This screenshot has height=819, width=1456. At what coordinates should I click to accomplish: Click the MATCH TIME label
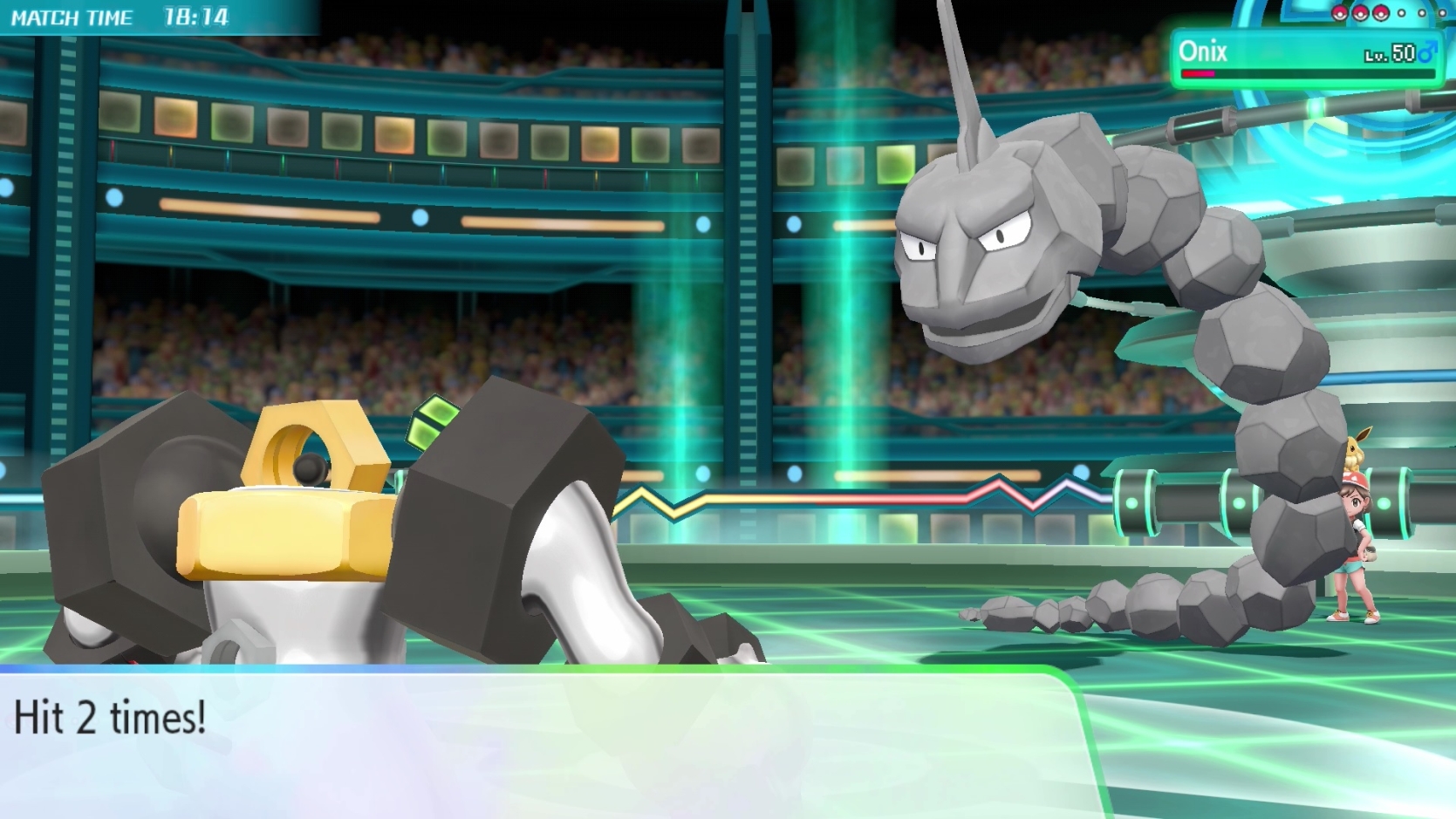point(74,15)
